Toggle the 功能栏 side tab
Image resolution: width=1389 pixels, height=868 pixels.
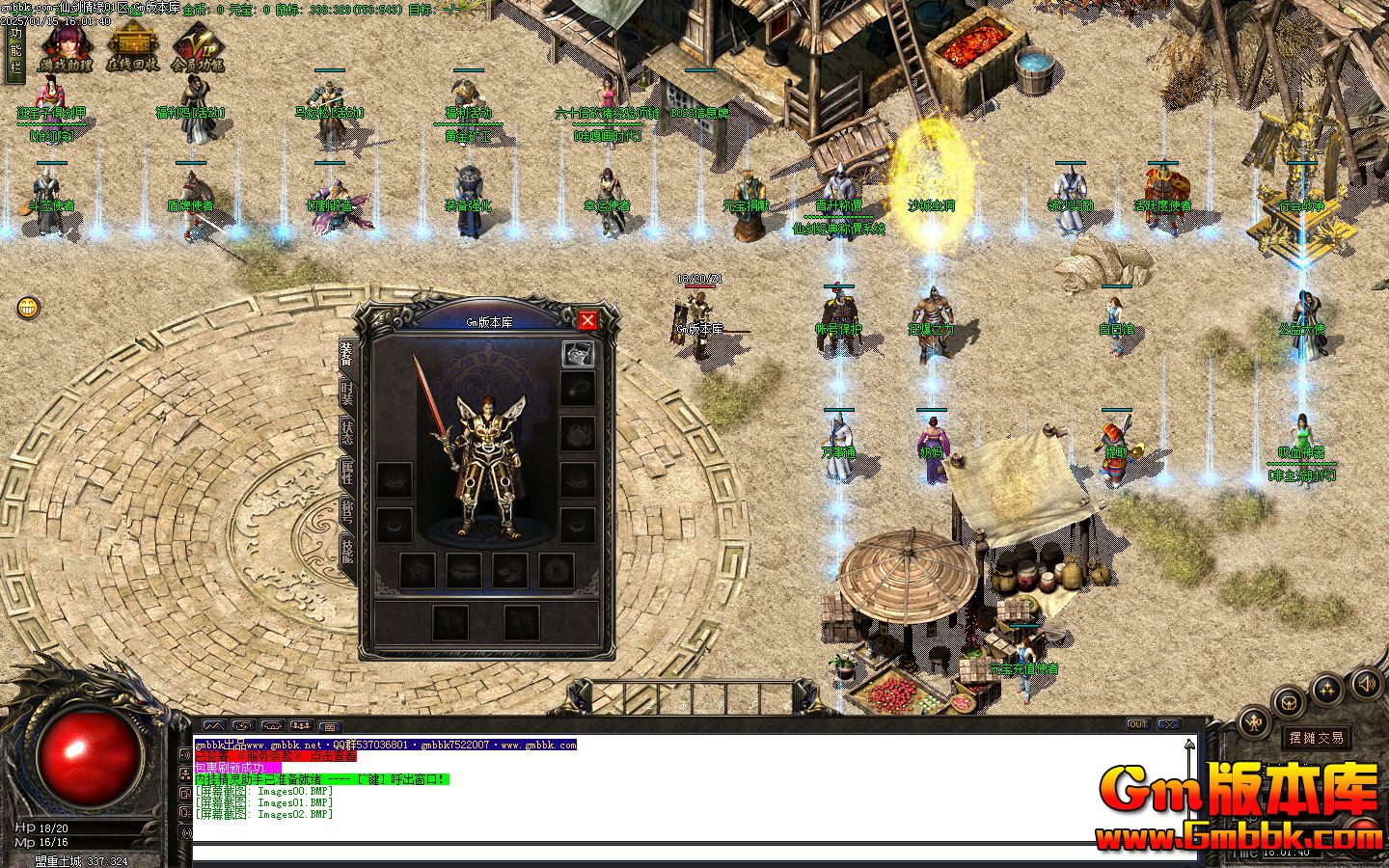pyautogui.click(x=14, y=52)
